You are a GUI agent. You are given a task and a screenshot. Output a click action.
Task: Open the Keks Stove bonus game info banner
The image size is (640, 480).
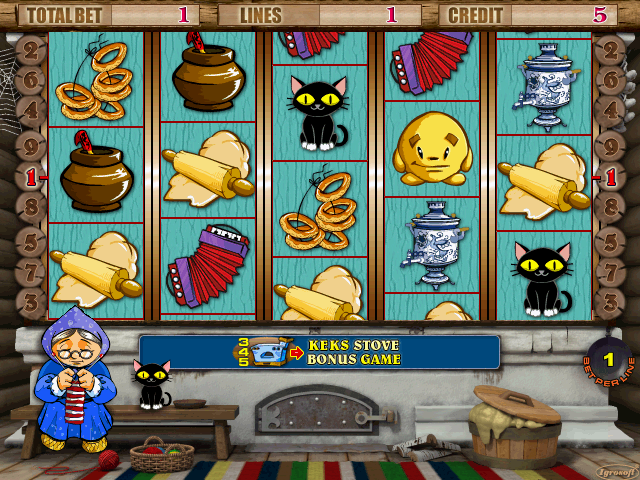319,352
